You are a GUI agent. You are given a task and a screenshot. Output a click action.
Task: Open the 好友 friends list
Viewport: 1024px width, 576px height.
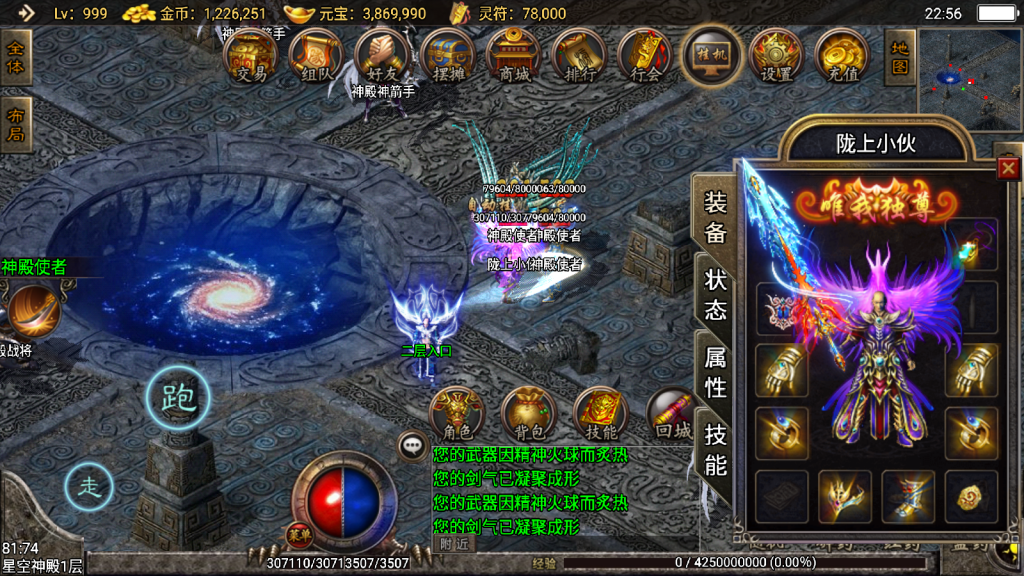click(x=382, y=56)
